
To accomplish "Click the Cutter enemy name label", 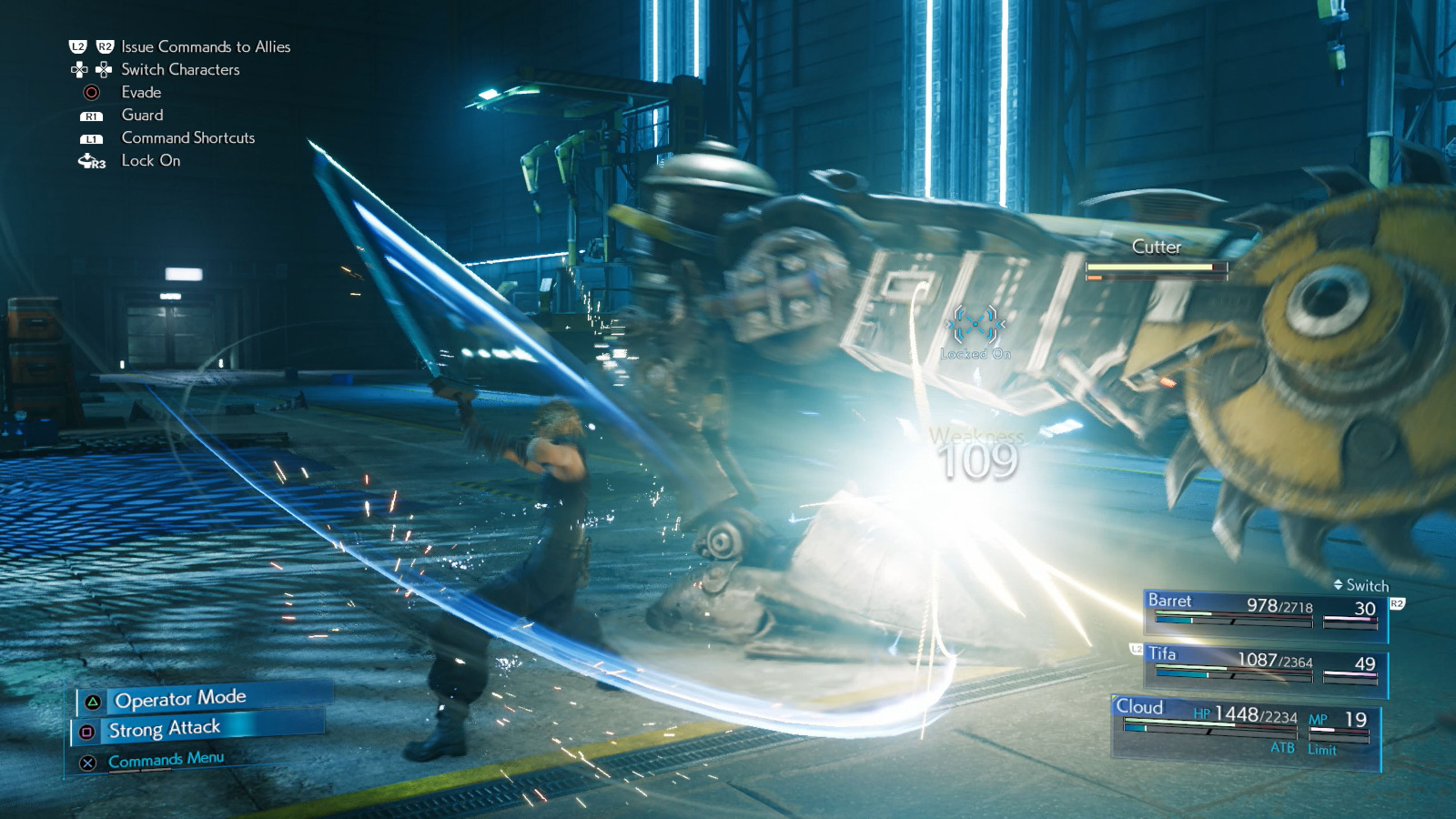I will (1155, 247).
